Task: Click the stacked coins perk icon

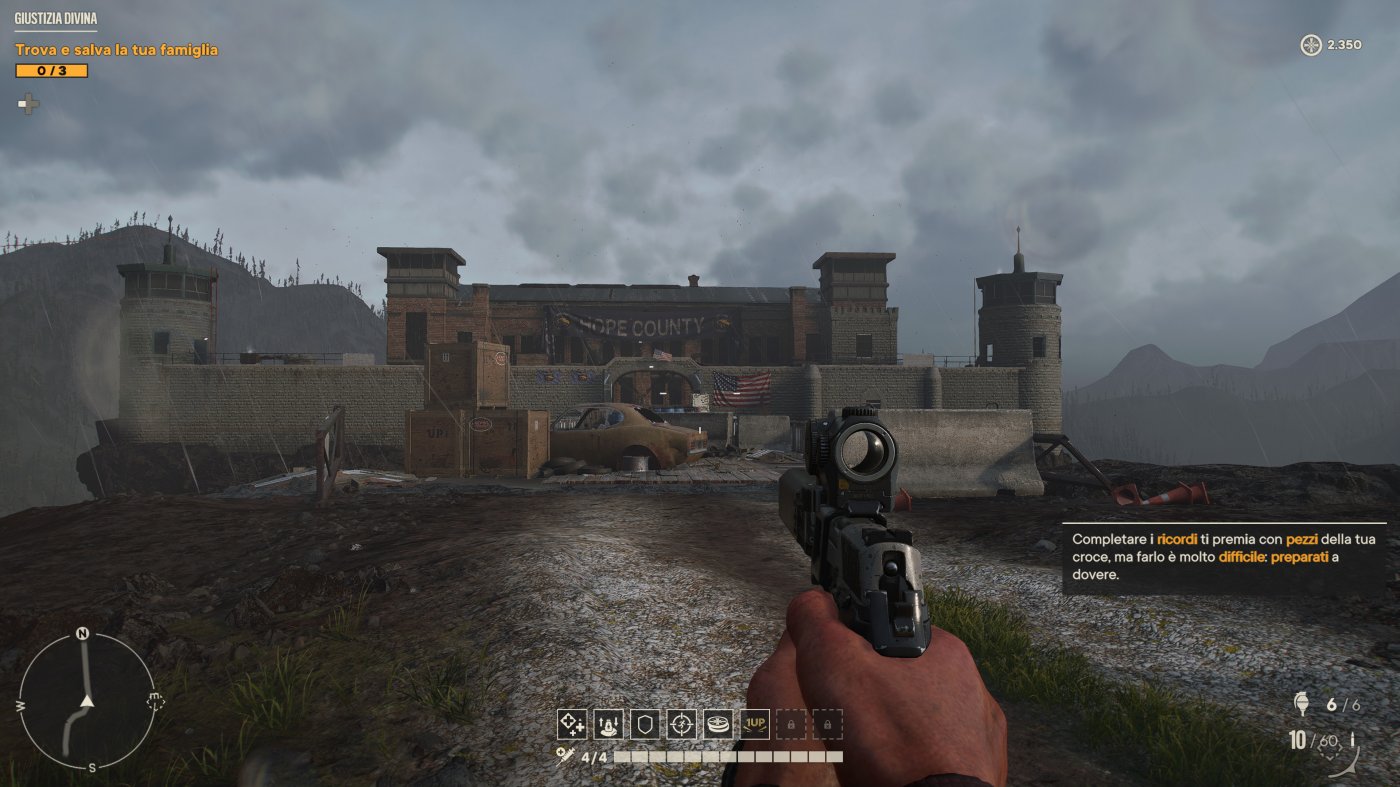Action: click(x=718, y=724)
